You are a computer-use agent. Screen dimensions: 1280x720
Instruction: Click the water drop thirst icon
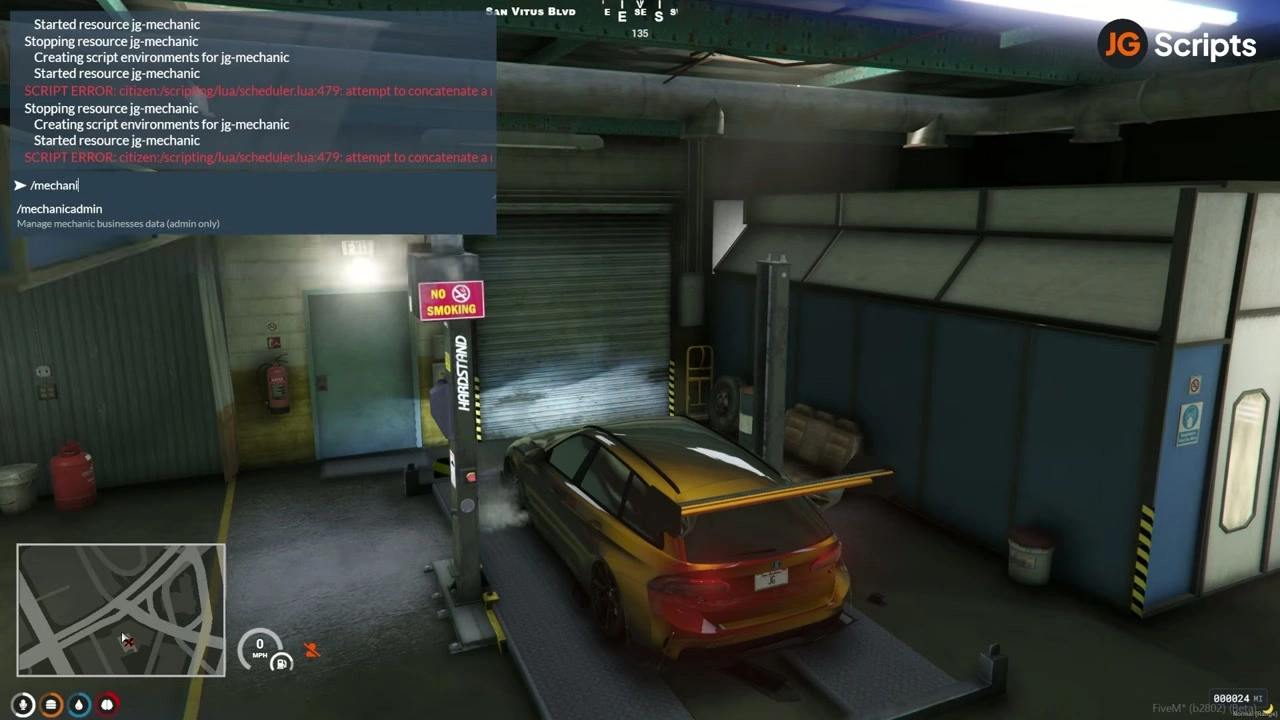(79, 704)
